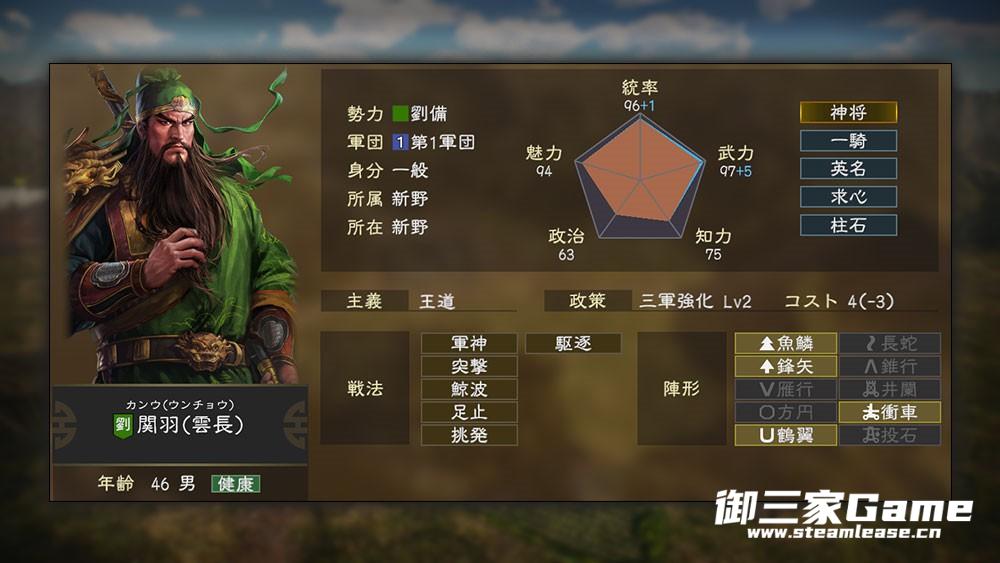Select the 軍神 tactic
The image size is (1000, 563).
[469, 344]
